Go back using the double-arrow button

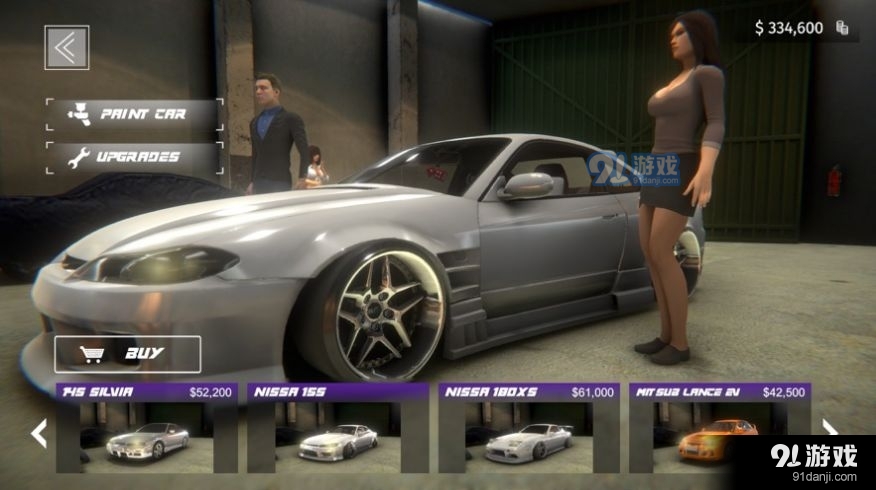pos(67,47)
